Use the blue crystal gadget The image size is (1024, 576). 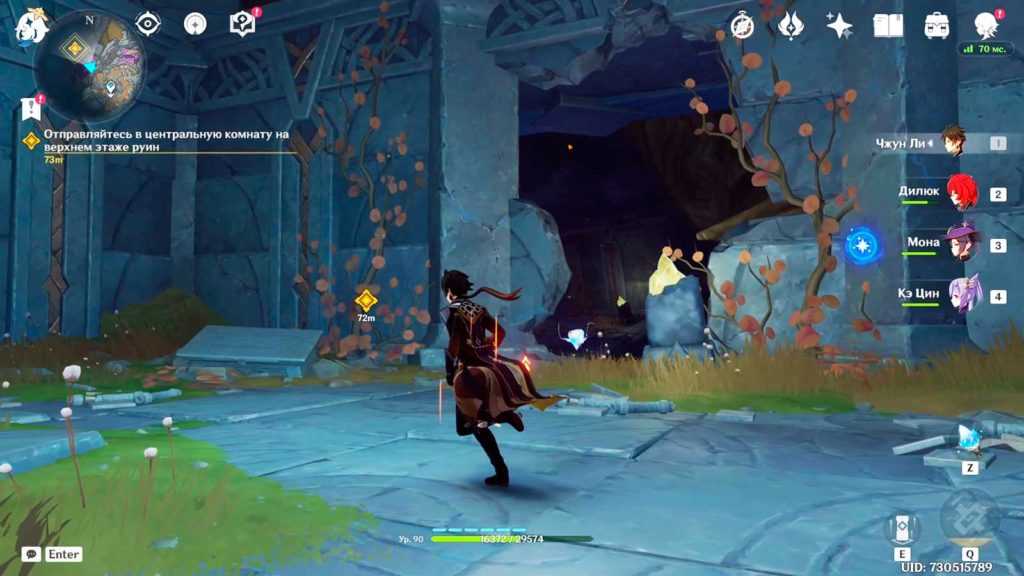[x=969, y=440]
